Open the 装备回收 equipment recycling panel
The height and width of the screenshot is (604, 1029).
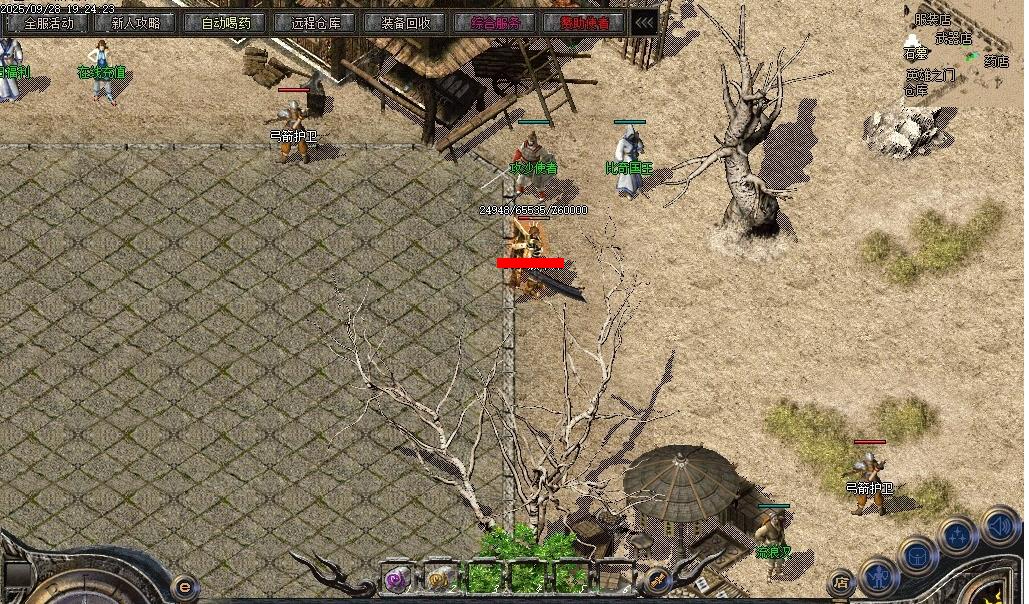(x=406, y=22)
